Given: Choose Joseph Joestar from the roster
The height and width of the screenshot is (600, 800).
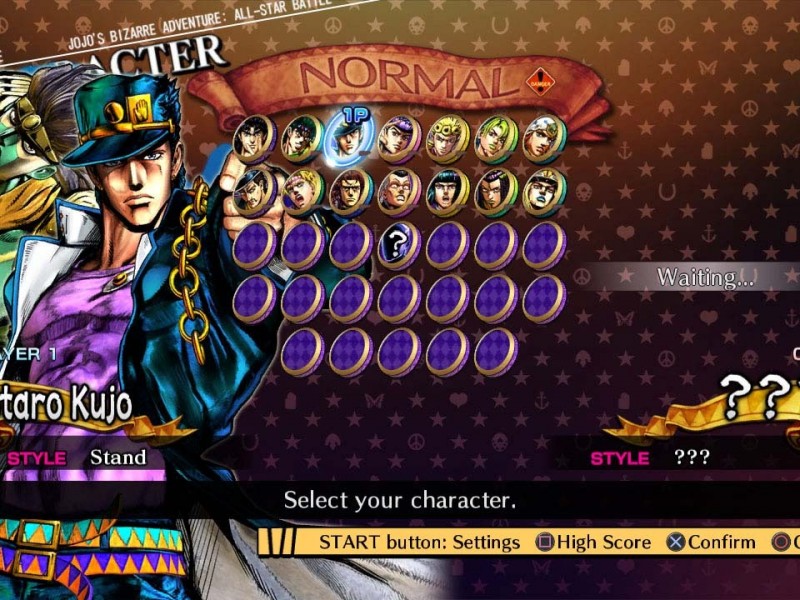Looking at the screenshot, I should pos(302,139).
